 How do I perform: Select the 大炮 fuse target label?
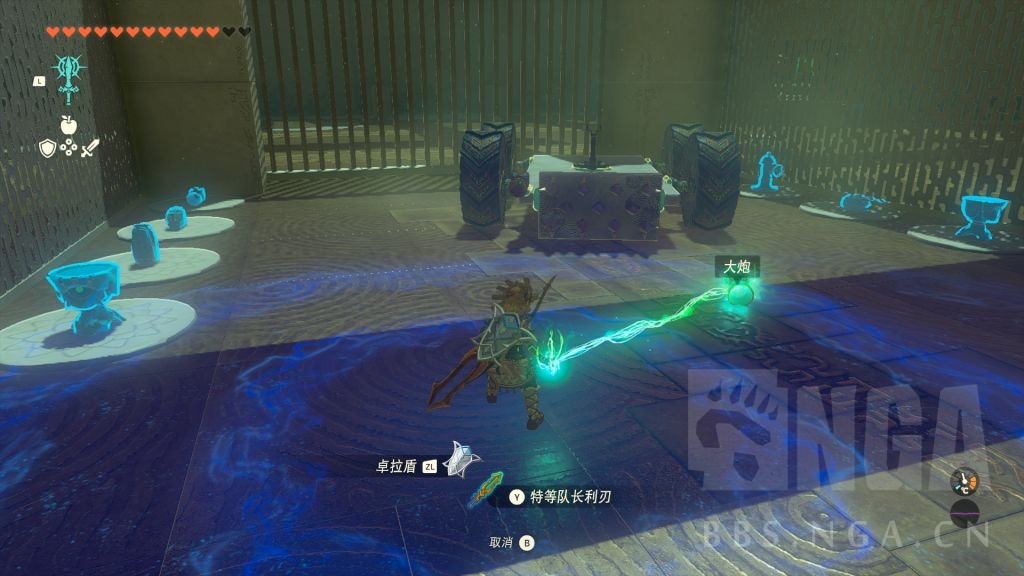tap(737, 267)
